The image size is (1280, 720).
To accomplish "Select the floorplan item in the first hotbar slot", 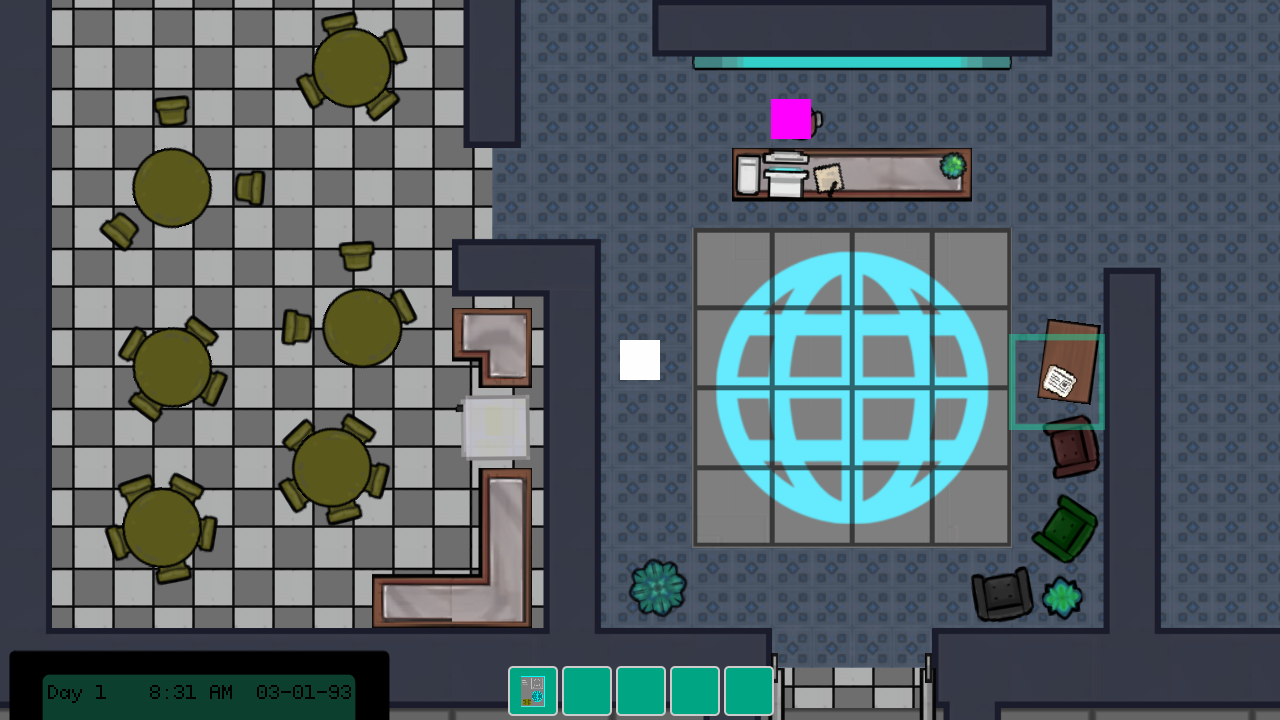I will coord(533,690).
